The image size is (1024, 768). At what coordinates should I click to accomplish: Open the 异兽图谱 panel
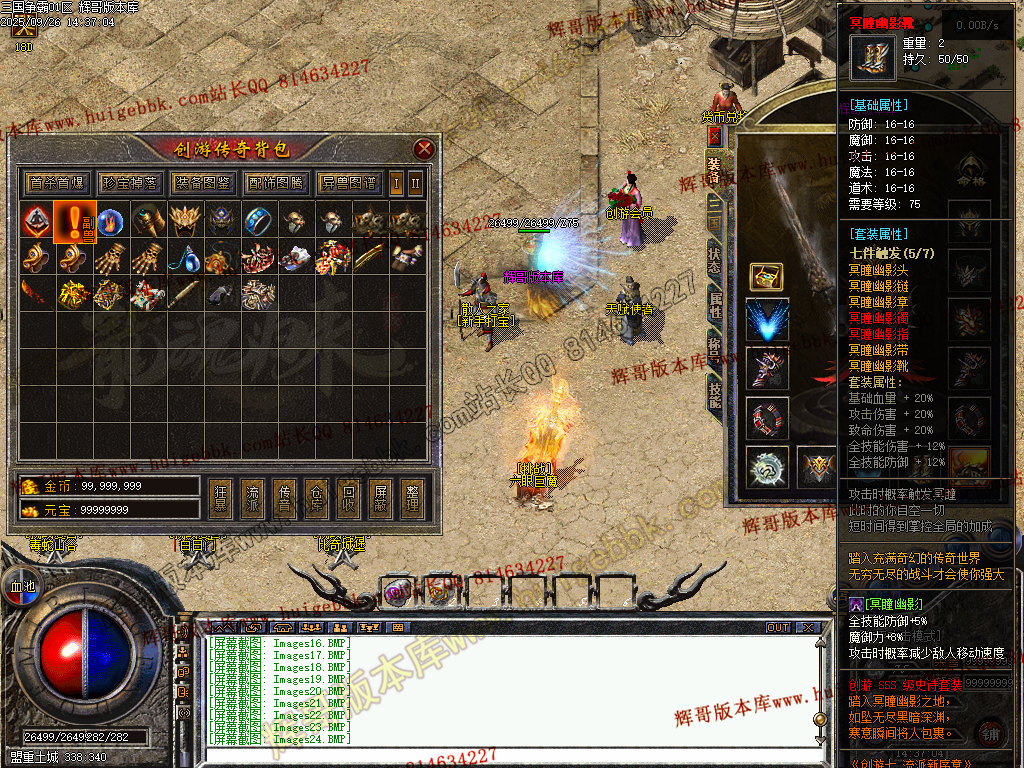pos(349,183)
